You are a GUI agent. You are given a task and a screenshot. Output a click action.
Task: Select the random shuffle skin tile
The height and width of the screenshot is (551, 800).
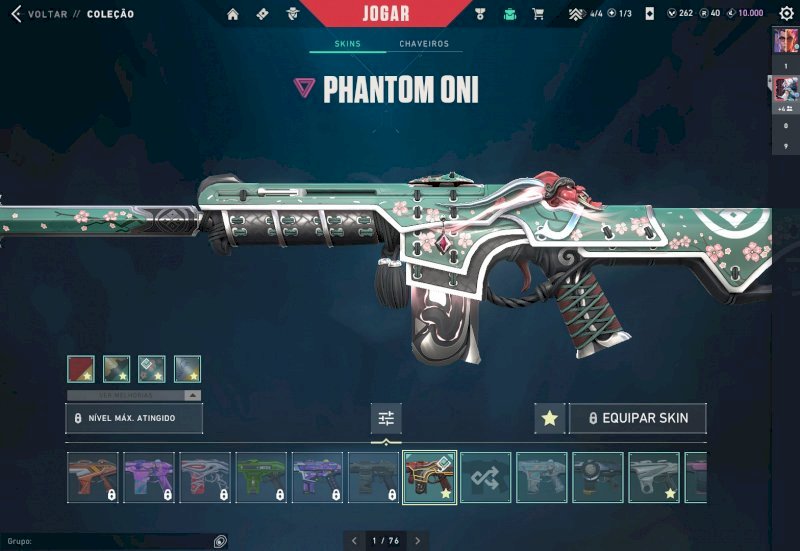click(x=486, y=477)
